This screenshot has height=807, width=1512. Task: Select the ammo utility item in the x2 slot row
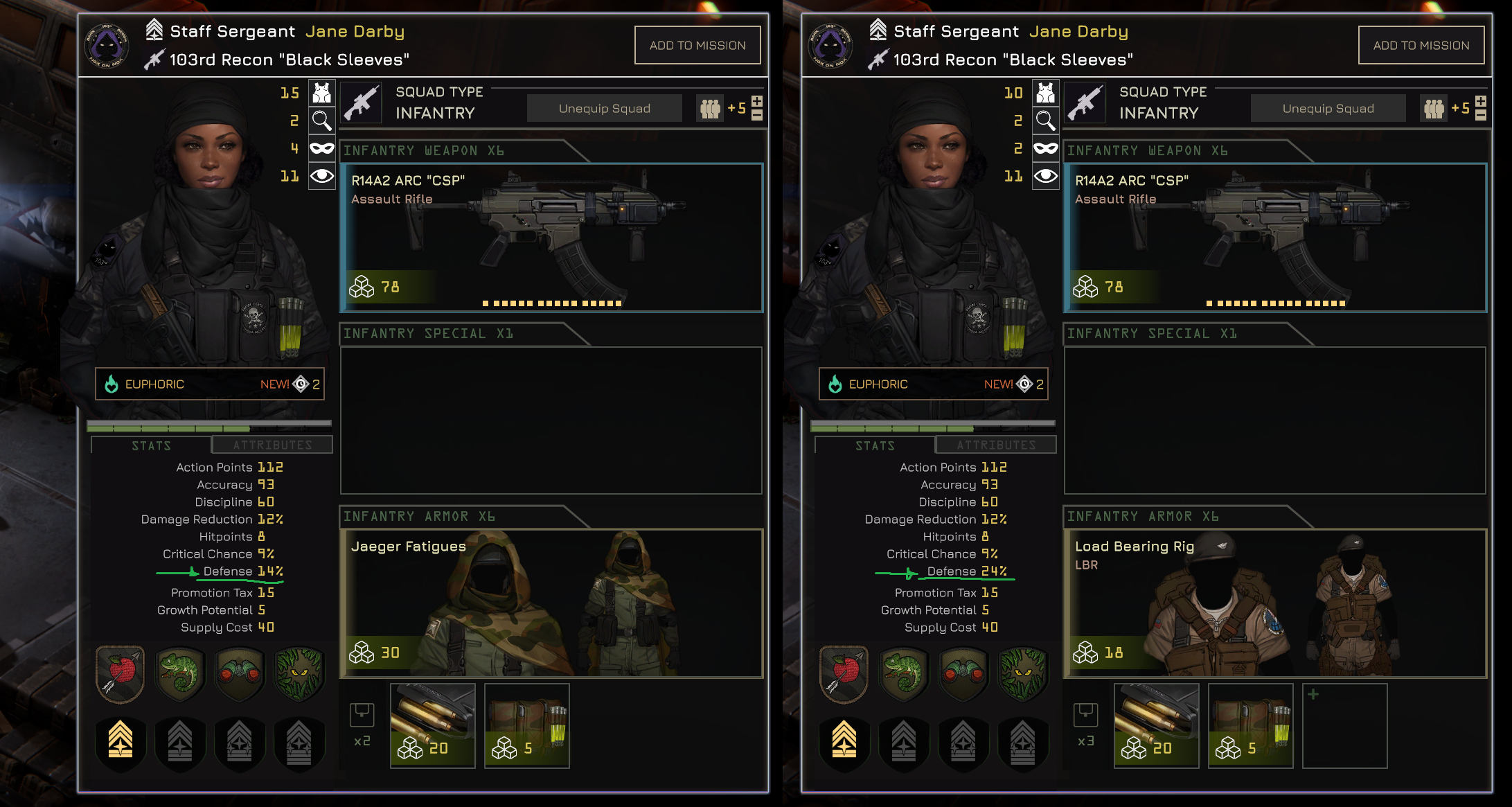click(433, 725)
